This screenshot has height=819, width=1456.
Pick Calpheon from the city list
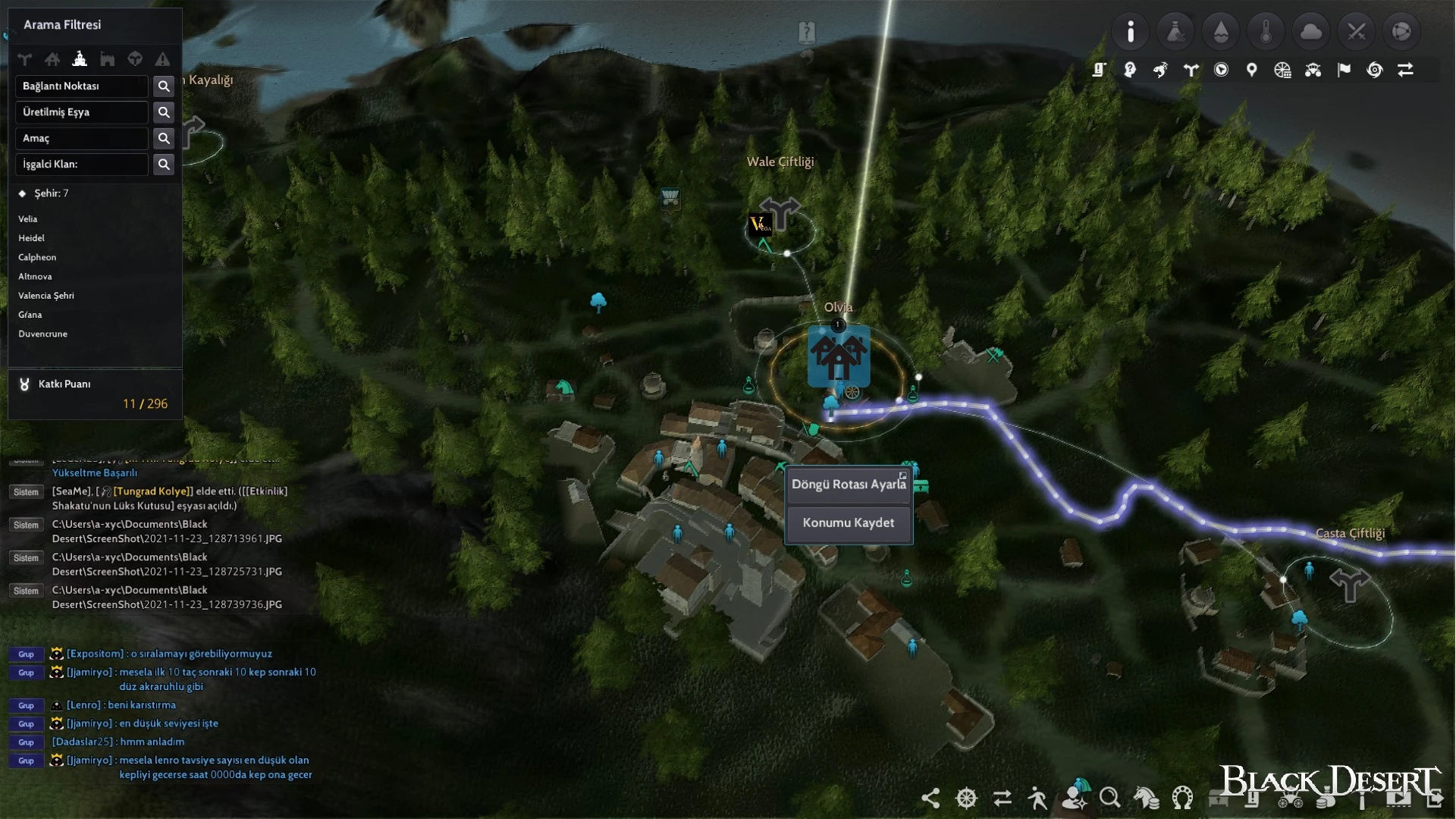point(37,258)
